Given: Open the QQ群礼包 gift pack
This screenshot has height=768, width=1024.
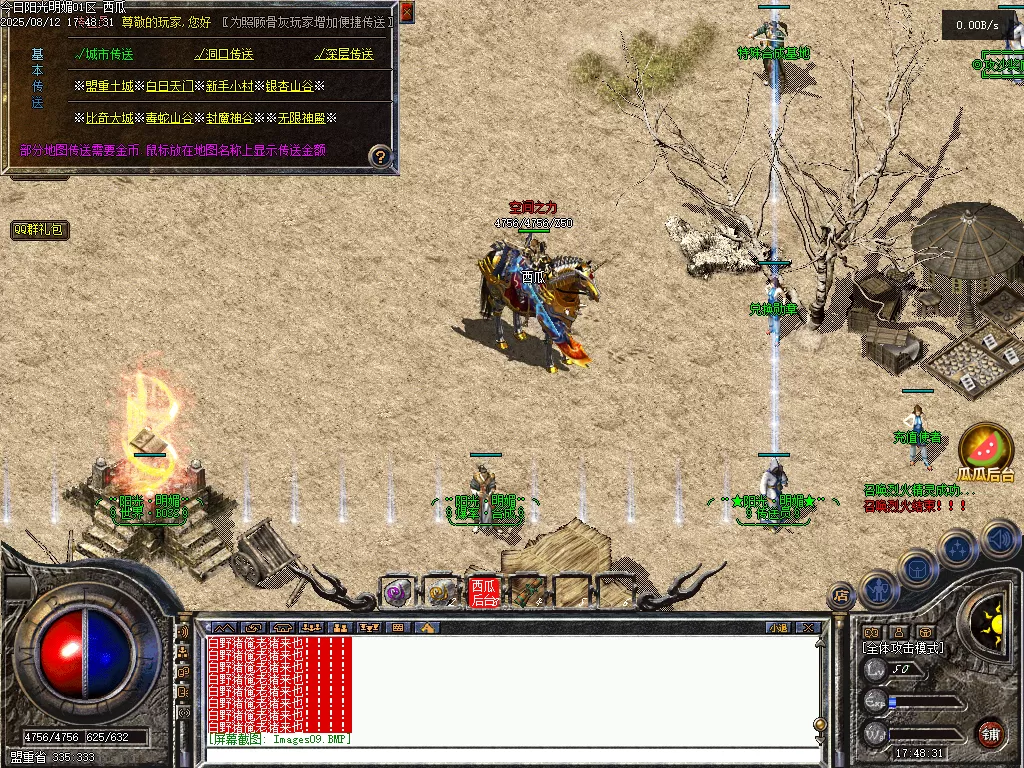Looking at the screenshot, I should [40, 230].
